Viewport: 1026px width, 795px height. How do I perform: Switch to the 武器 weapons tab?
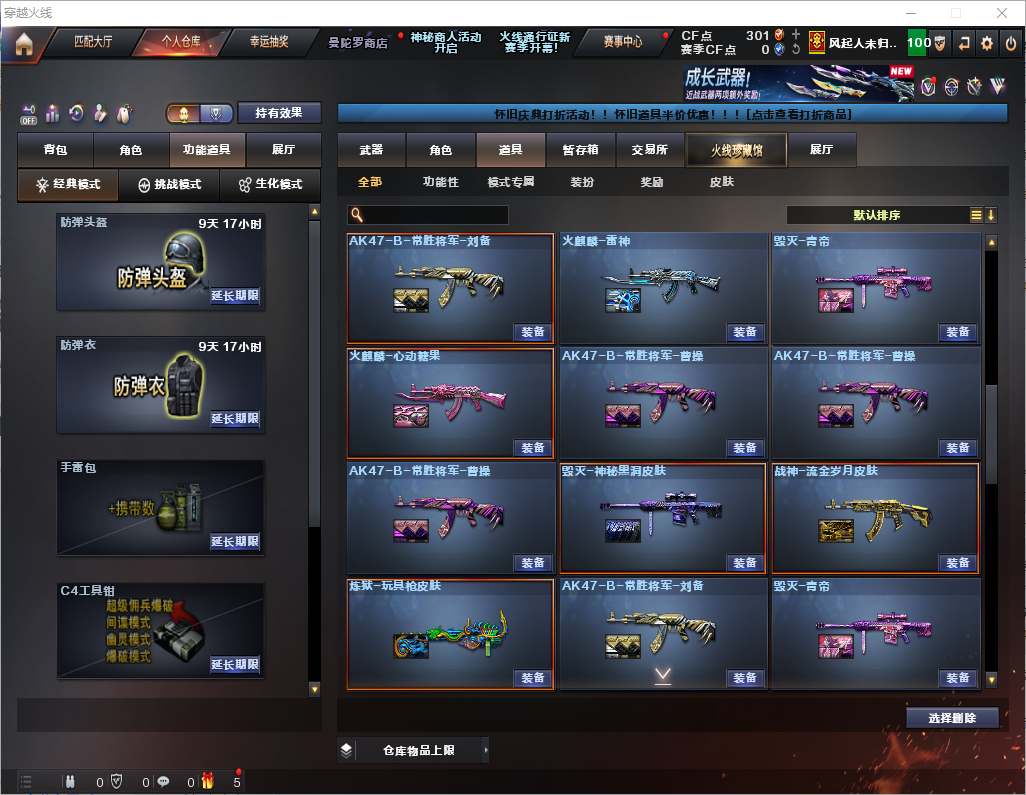coord(371,150)
